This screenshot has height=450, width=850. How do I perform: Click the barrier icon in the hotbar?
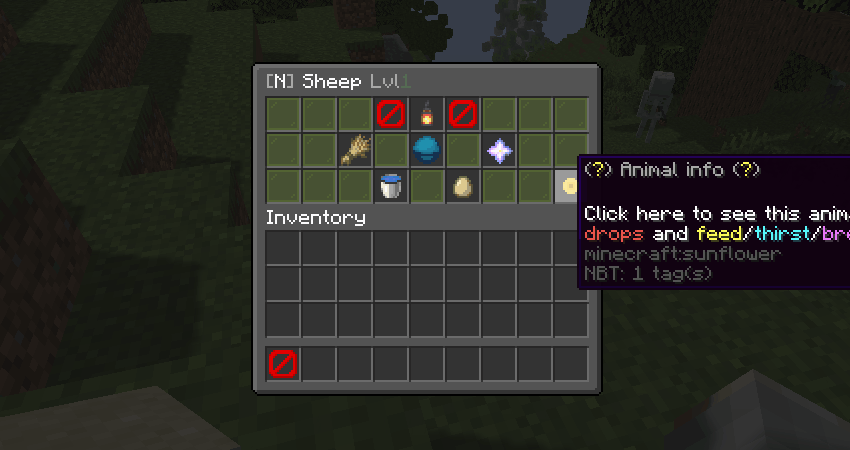coord(283,364)
